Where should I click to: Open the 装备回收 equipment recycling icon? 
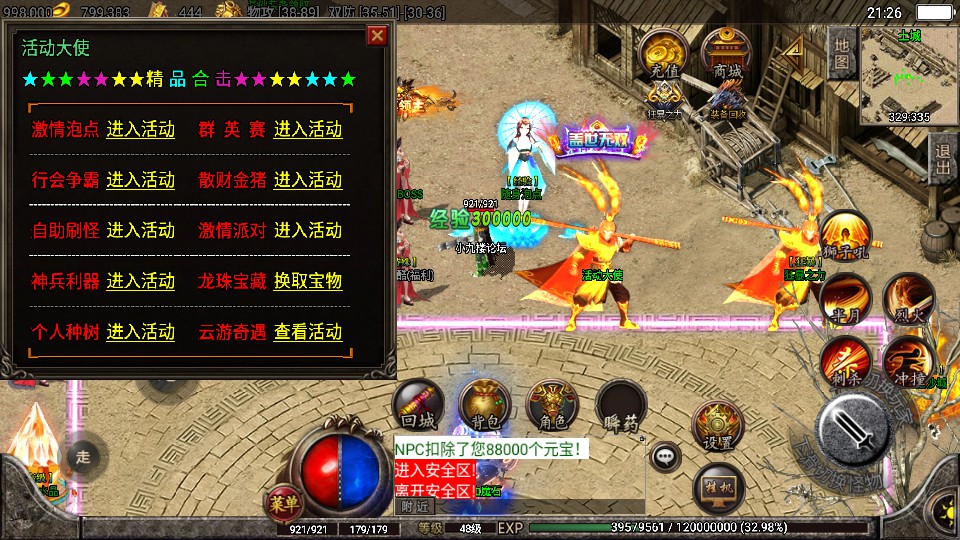727,100
